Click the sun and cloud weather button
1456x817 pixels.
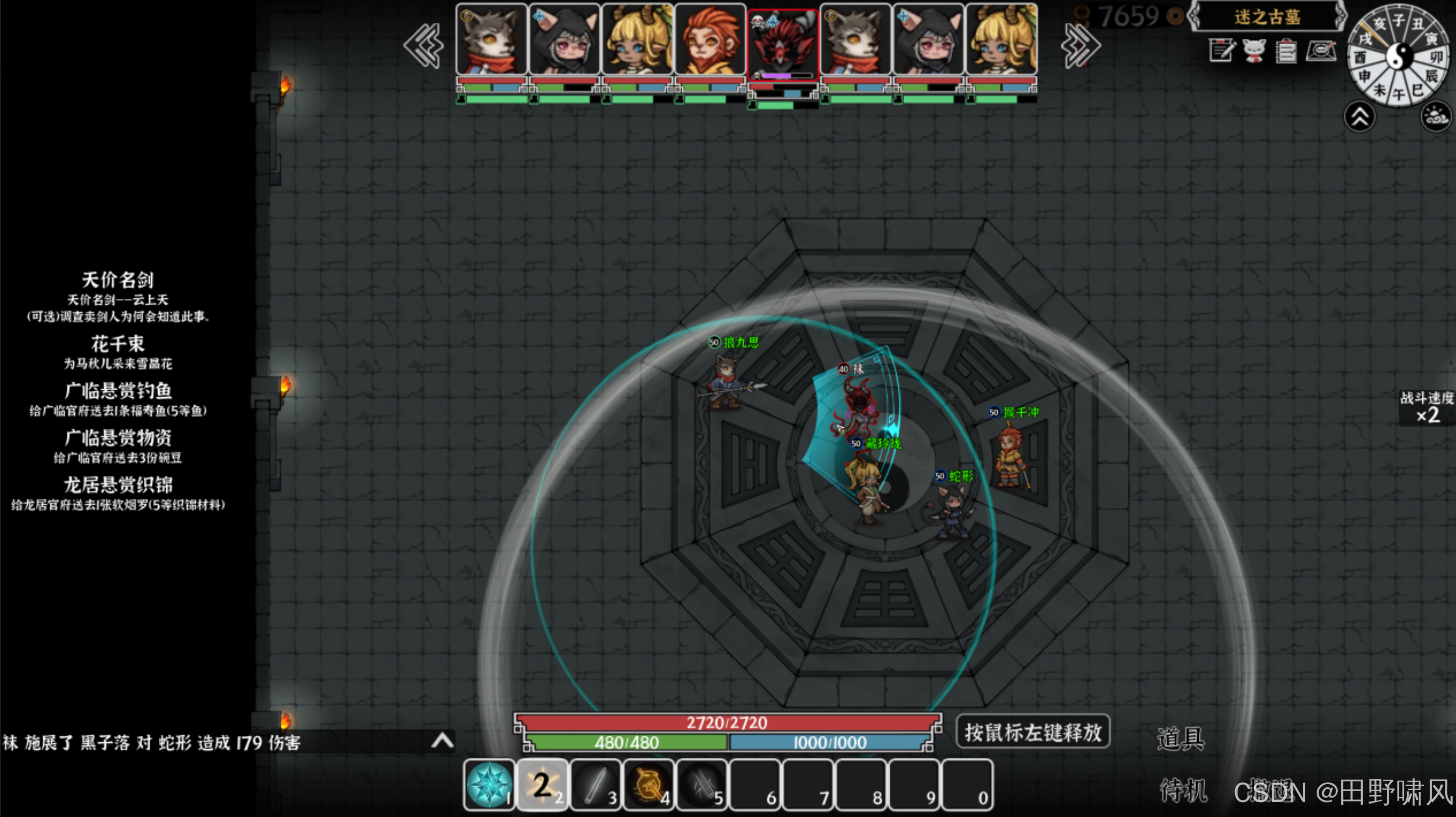(1436, 117)
